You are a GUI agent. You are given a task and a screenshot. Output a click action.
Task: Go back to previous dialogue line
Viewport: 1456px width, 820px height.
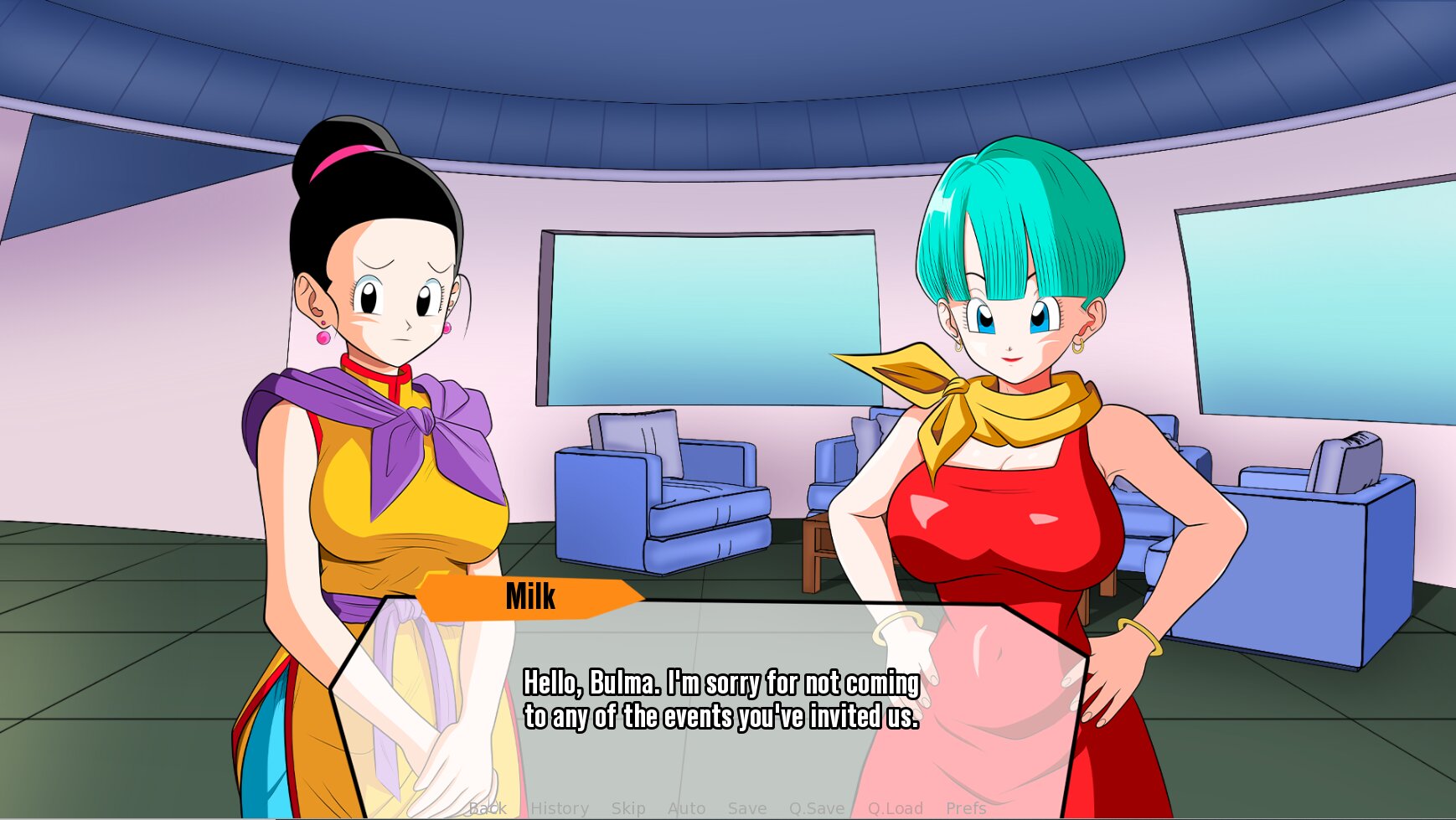coord(488,808)
